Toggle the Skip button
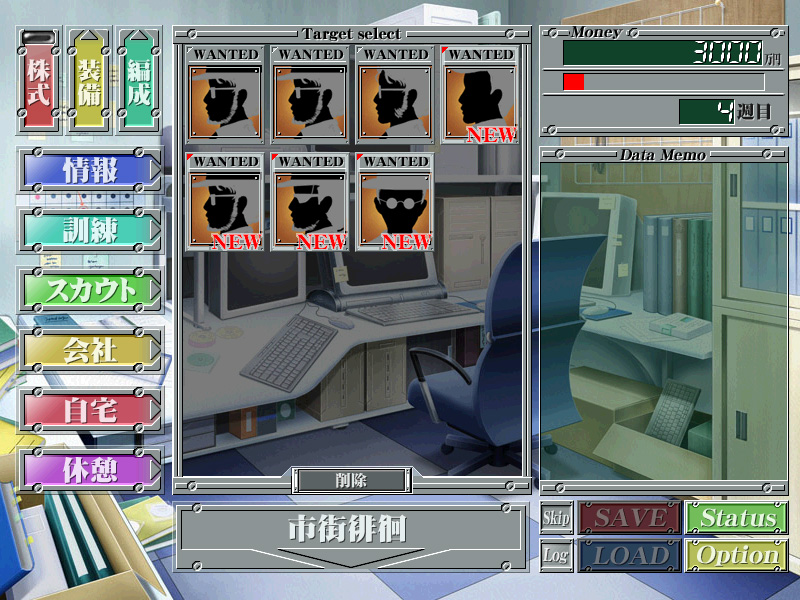This screenshot has height=600, width=800. click(556, 518)
